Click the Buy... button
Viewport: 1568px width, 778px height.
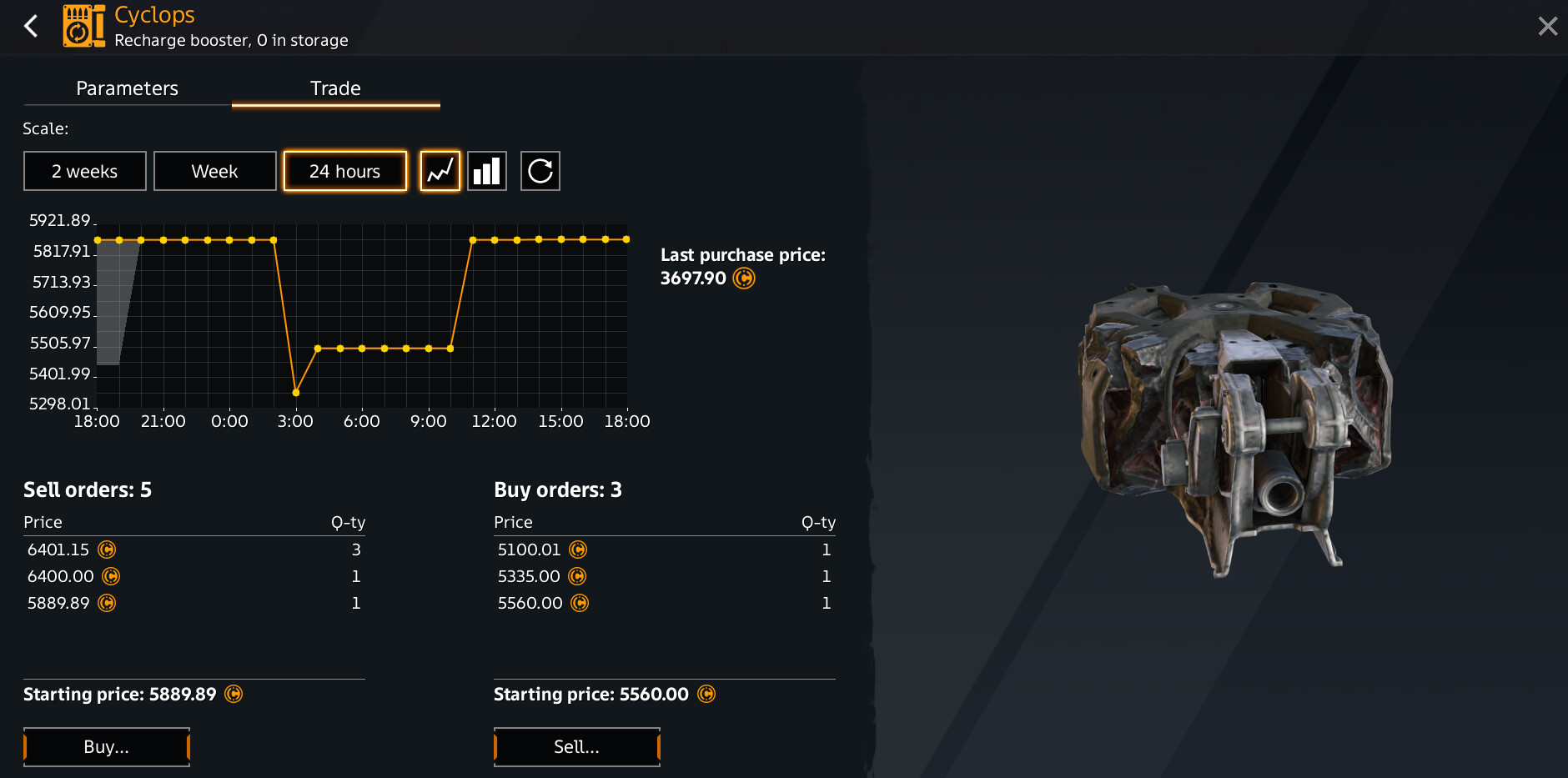107,746
